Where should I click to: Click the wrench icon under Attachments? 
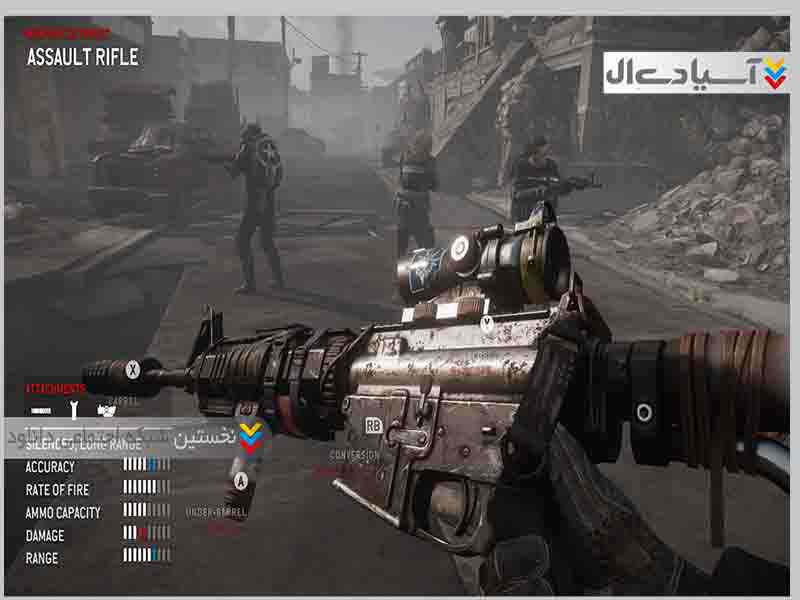coord(73,409)
